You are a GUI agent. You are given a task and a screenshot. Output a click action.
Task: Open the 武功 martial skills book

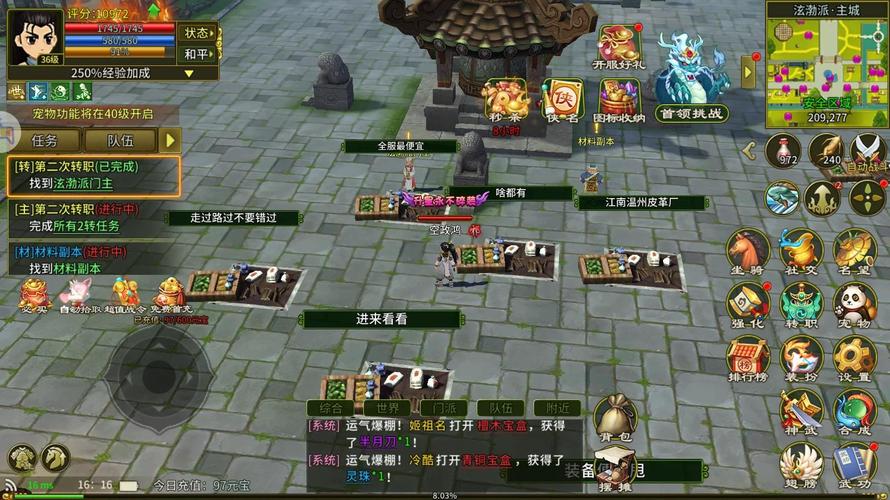(x=854, y=465)
